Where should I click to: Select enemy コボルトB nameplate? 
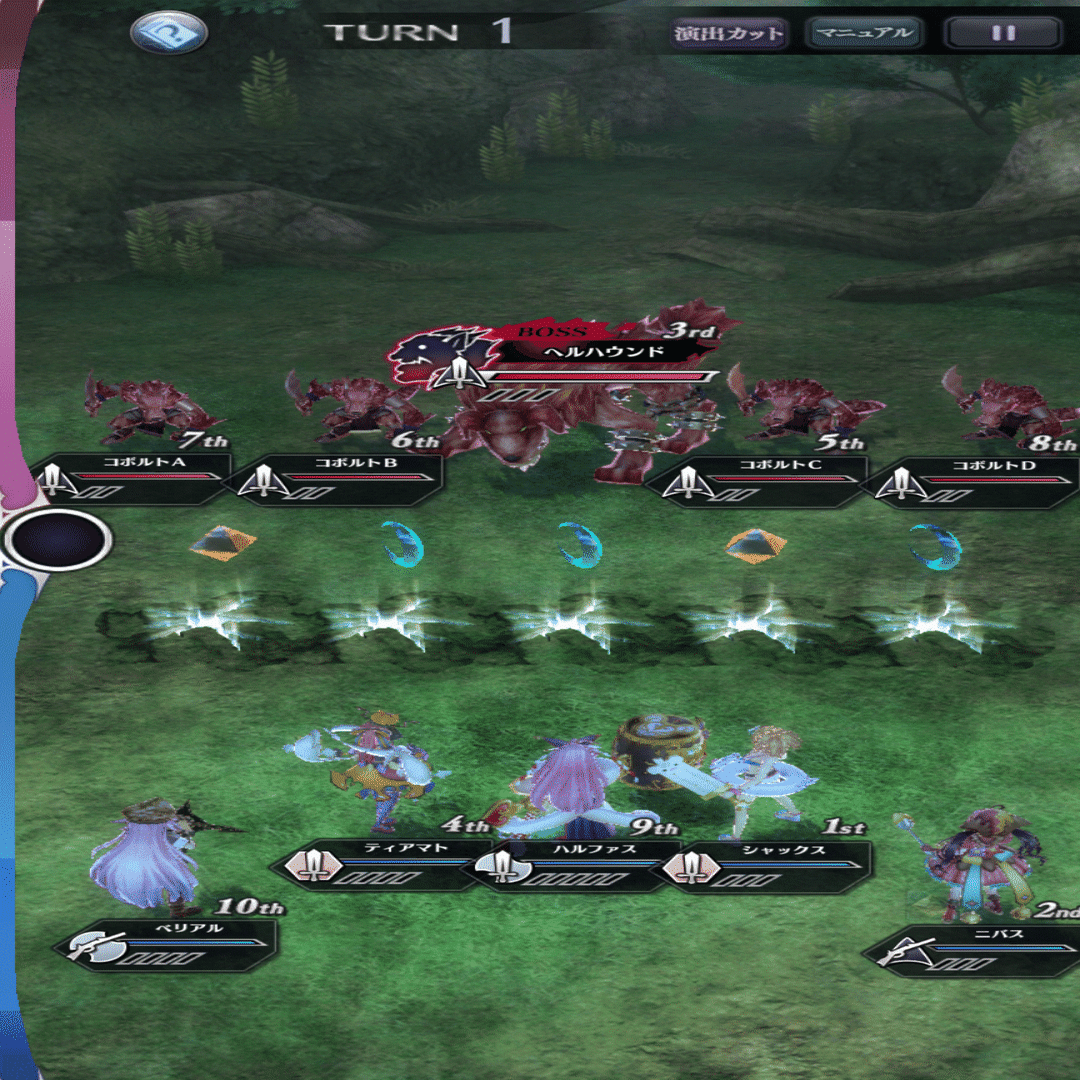(x=340, y=477)
